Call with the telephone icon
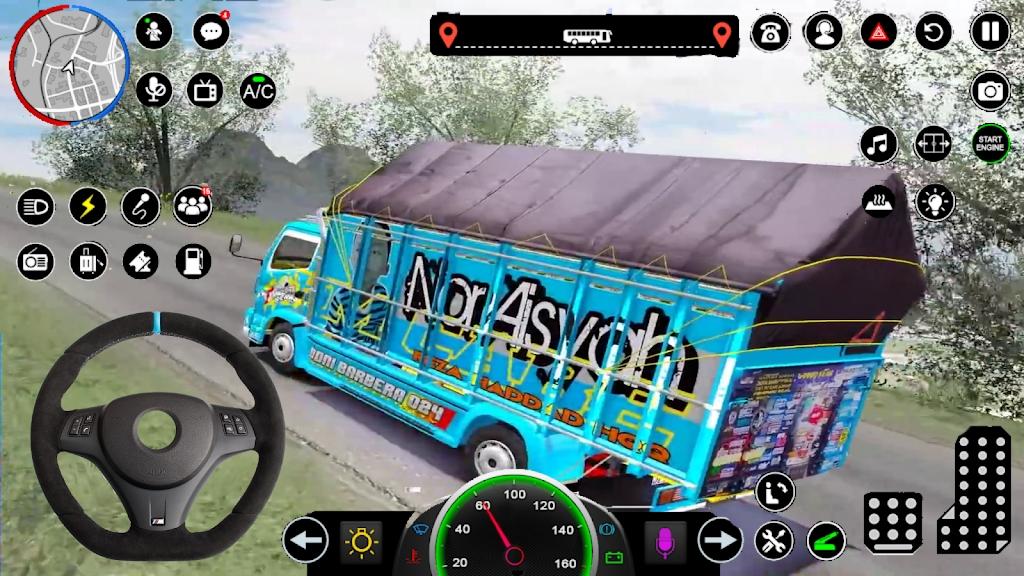Viewport: 1024px width, 576px height. (768, 32)
